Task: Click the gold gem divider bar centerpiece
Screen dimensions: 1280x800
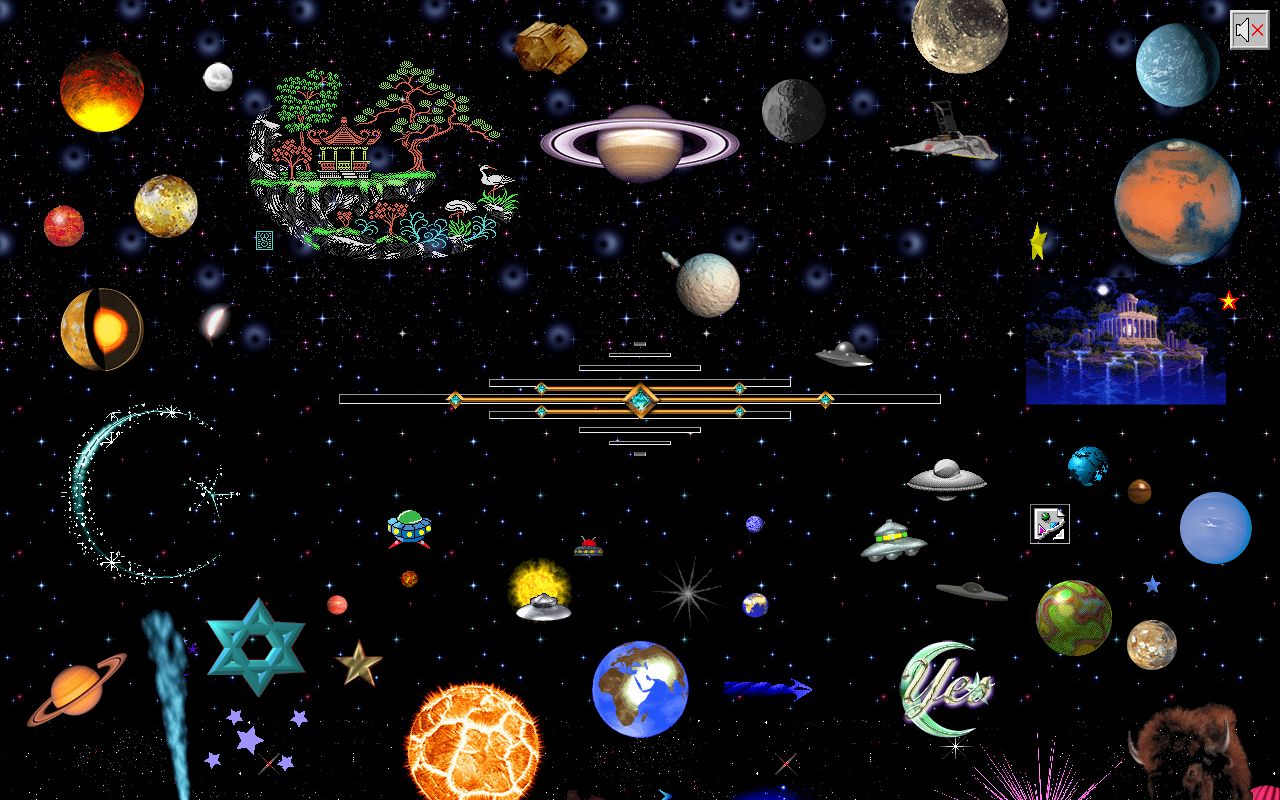Action: (x=641, y=398)
